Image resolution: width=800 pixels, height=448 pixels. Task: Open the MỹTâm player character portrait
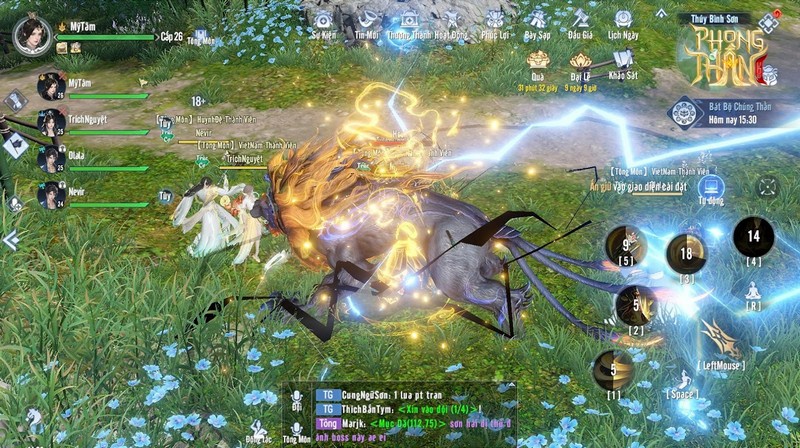[x=31, y=33]
